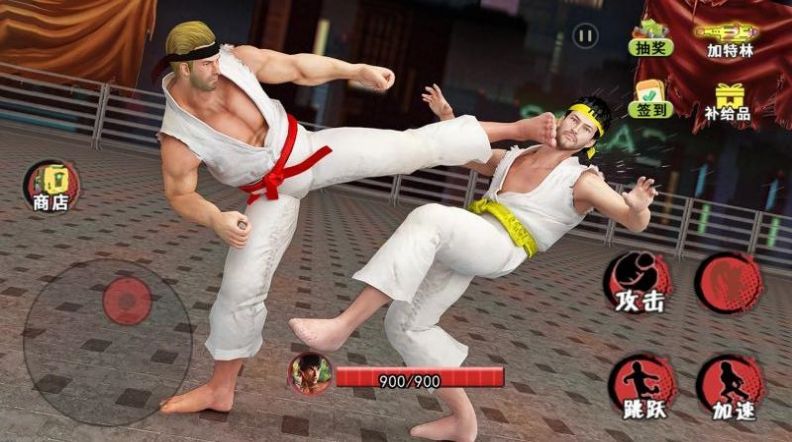Pause the game

(x=585, y=36)
